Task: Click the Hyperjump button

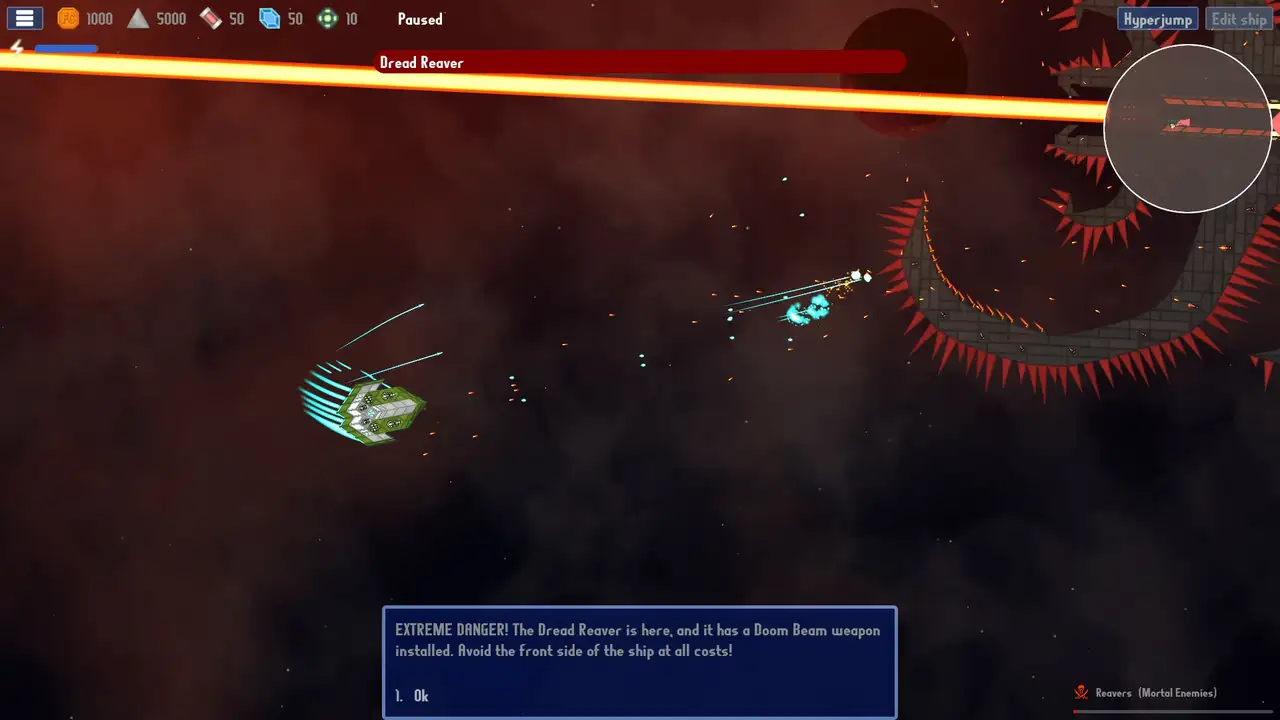Action: (x=1157, y=19)
